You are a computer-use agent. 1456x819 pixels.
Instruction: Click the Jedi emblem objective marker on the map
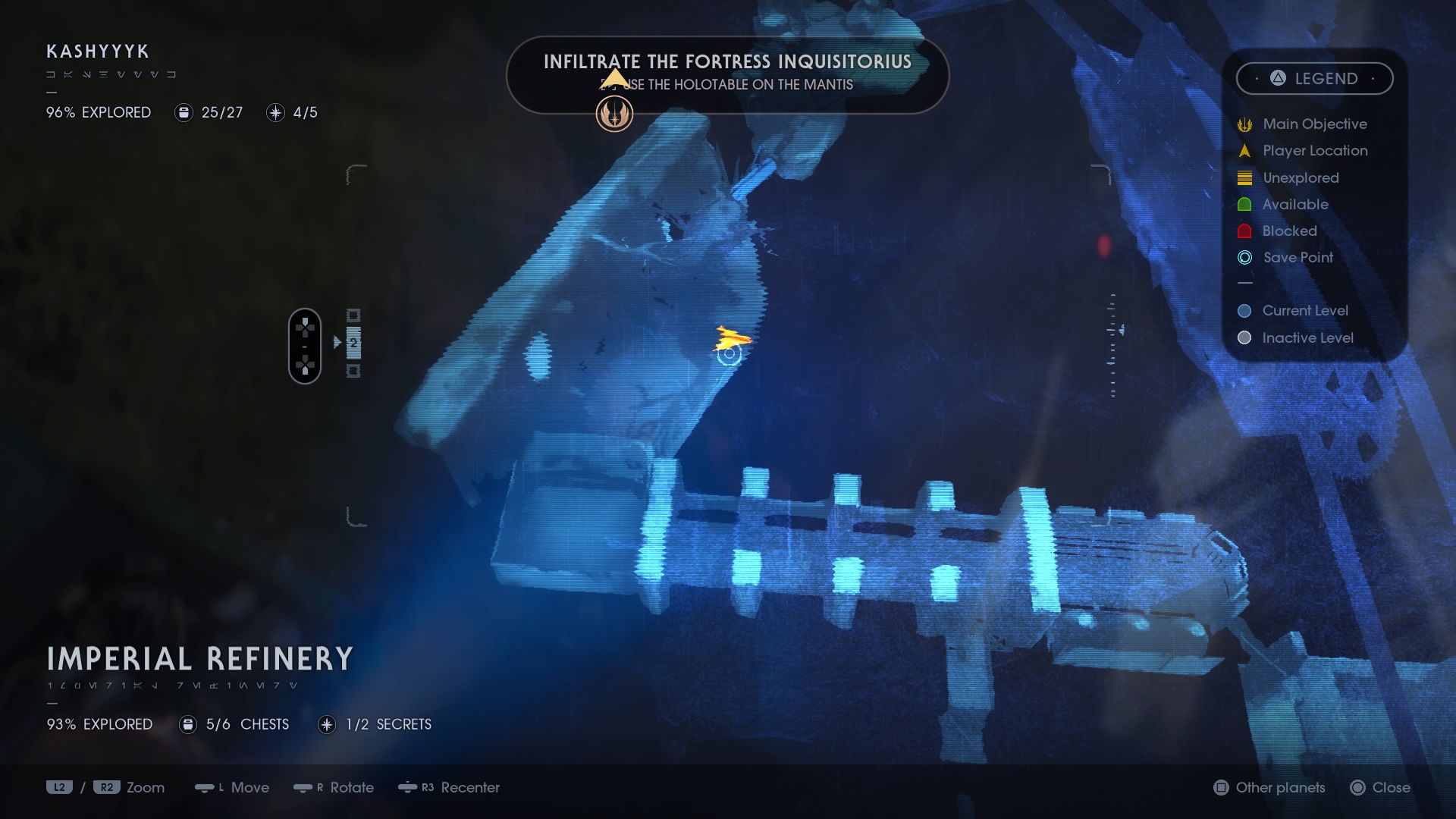pos(614,114)
